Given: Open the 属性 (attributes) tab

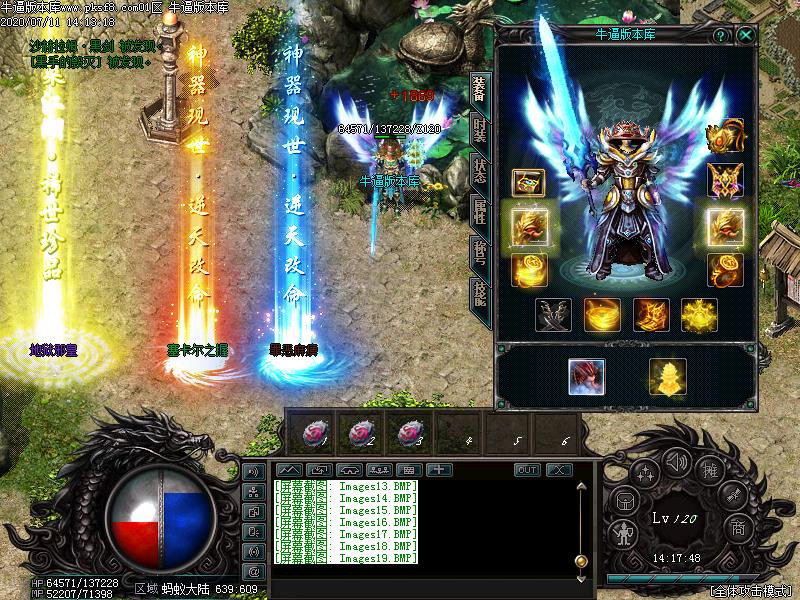Looking at the screenshot, I should [x=480, y=212].
